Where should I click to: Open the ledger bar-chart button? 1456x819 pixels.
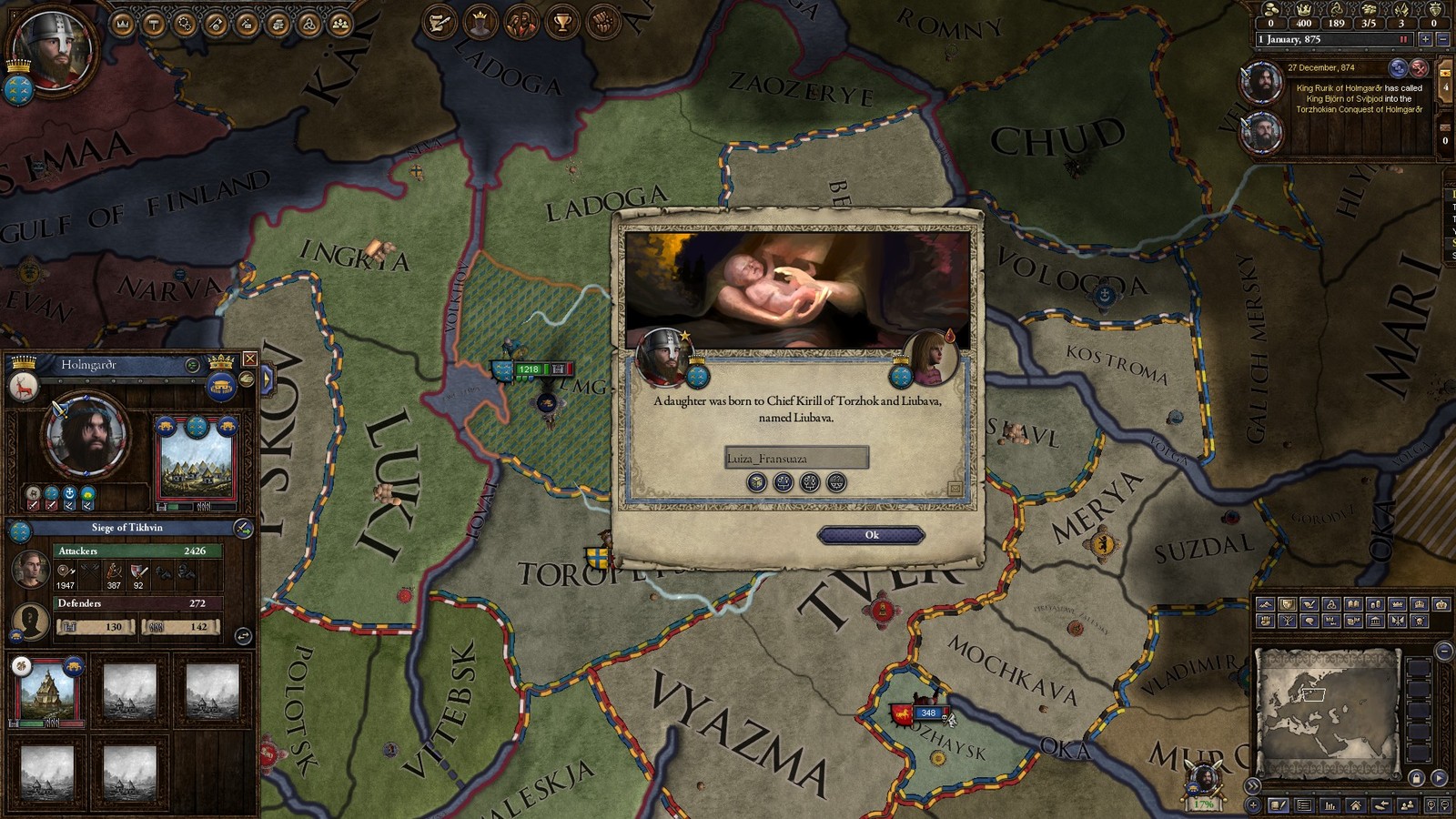click(x=1330, y=805)
